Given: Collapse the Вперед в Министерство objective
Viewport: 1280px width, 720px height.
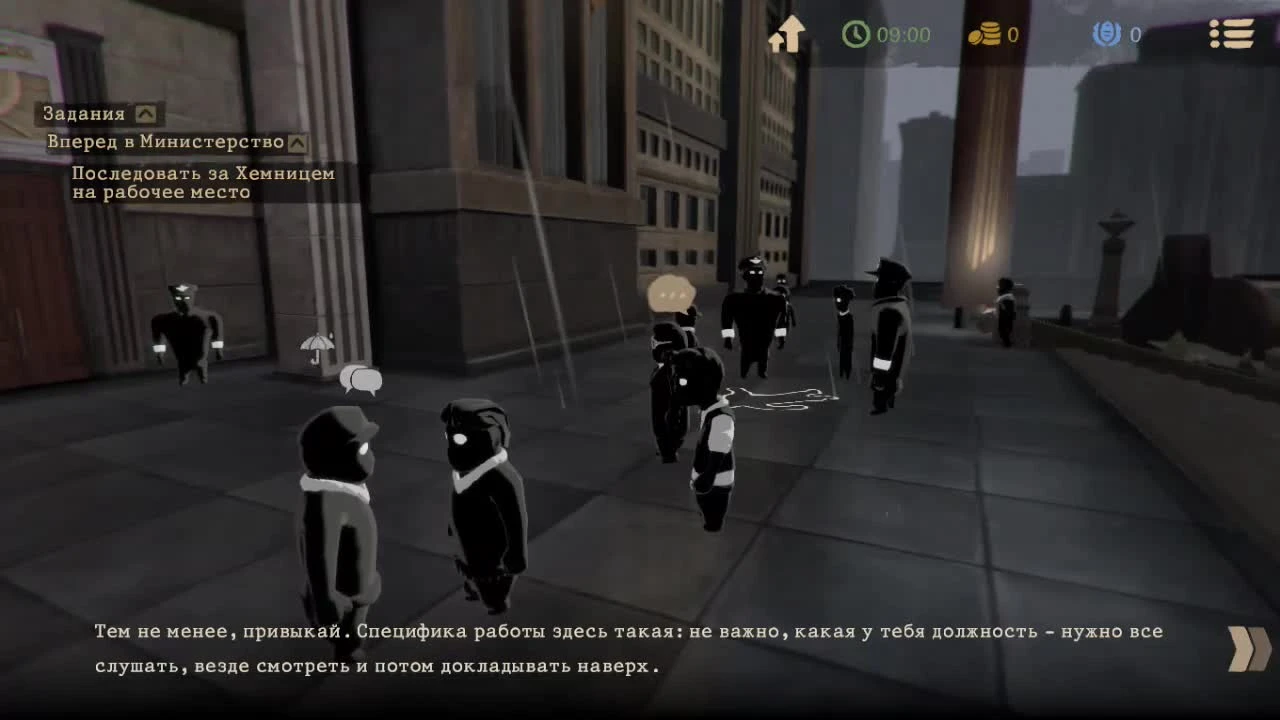Looking at the screenshot, I should [x=297, y=142].
